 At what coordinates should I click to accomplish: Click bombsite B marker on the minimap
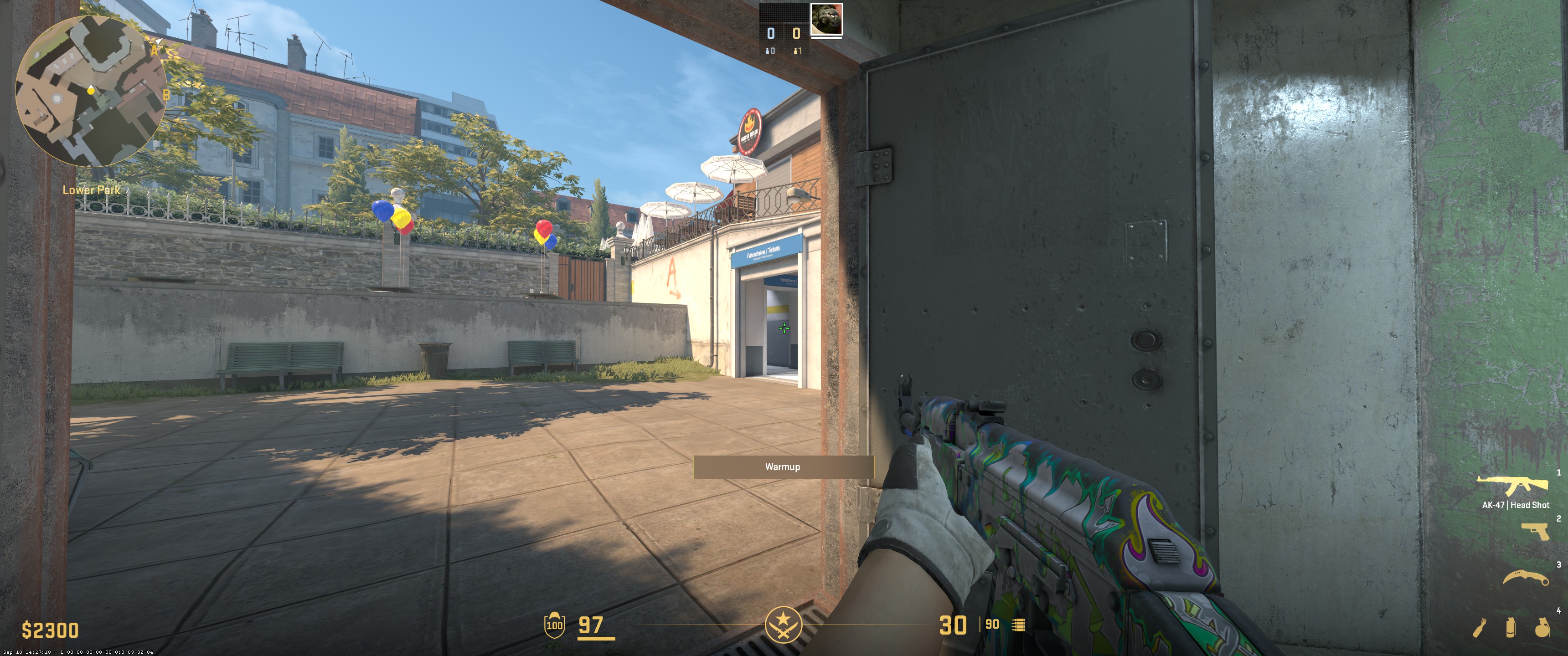tap(166, 95)
